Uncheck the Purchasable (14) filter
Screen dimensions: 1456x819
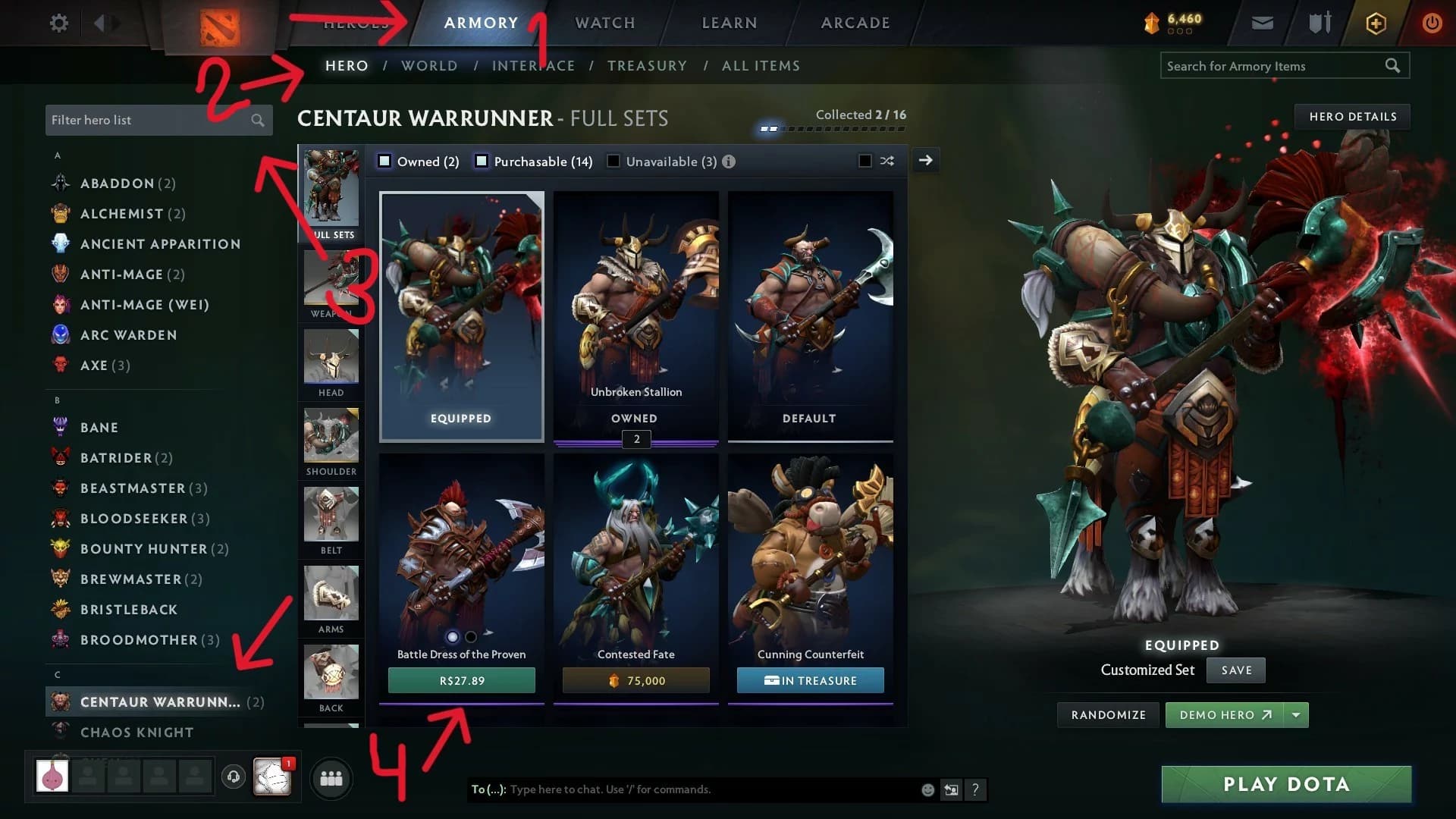tap(480, 161)
